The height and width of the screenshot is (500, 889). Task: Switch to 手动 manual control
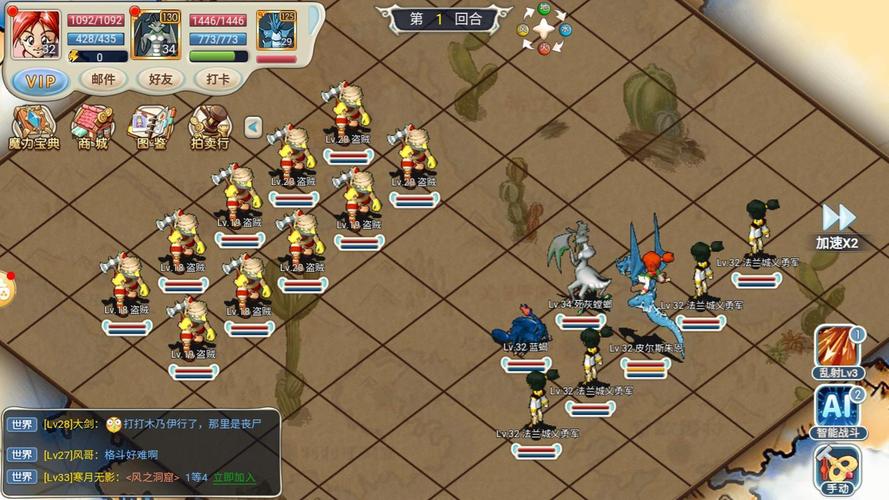pyautogui.click(x=838, y=469)
